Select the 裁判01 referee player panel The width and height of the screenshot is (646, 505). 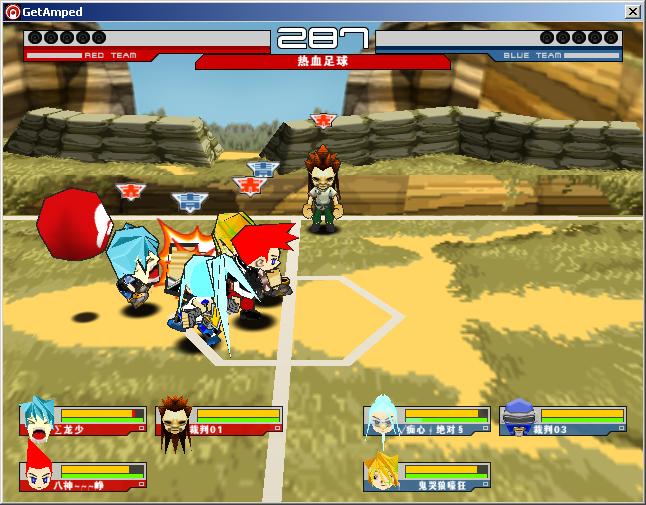(220, 419)
